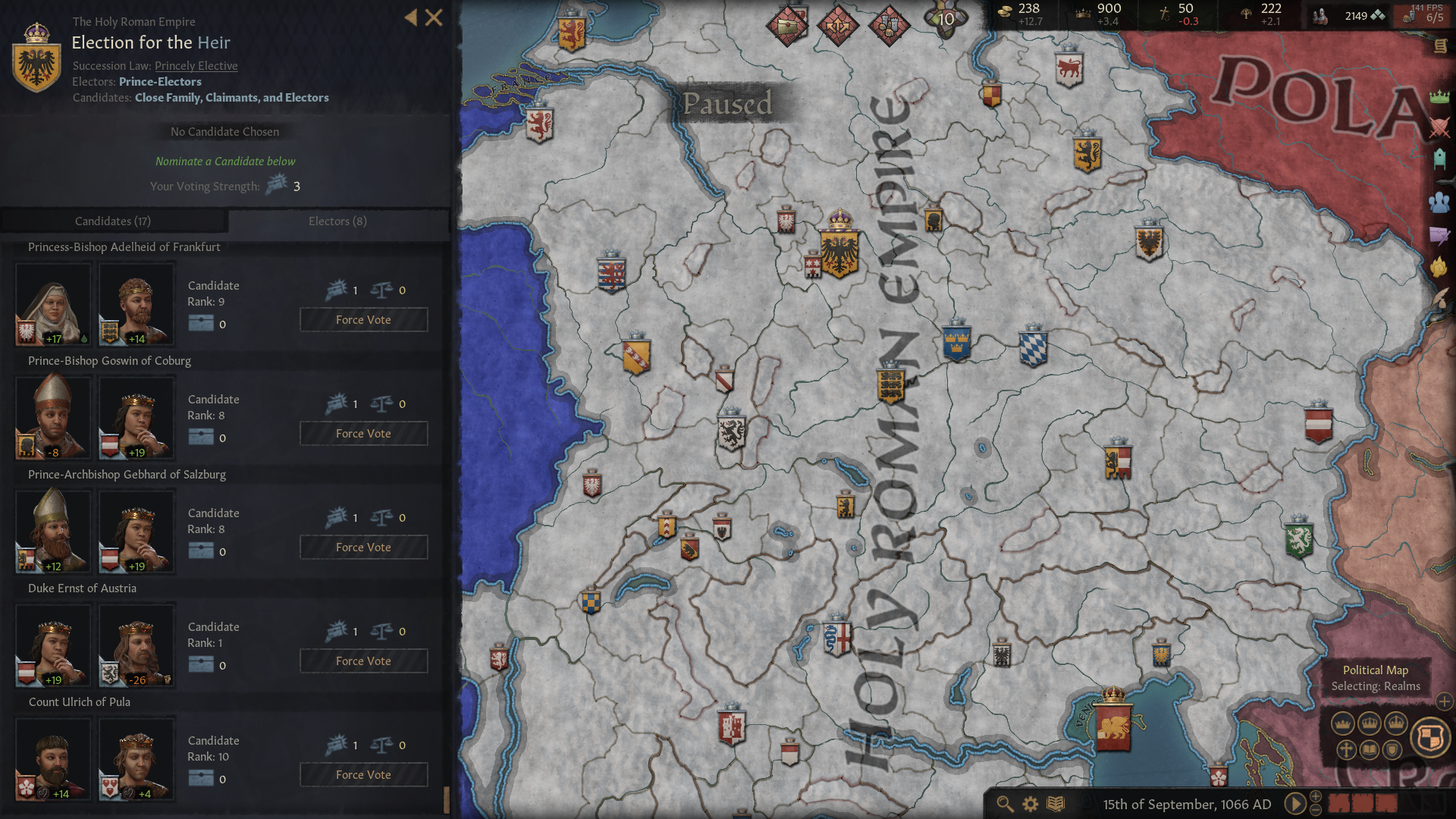Screen dimensions: 1456x819
Task: Open the Intrigue schemes dagger icon
Action: tap(1439, 235)
